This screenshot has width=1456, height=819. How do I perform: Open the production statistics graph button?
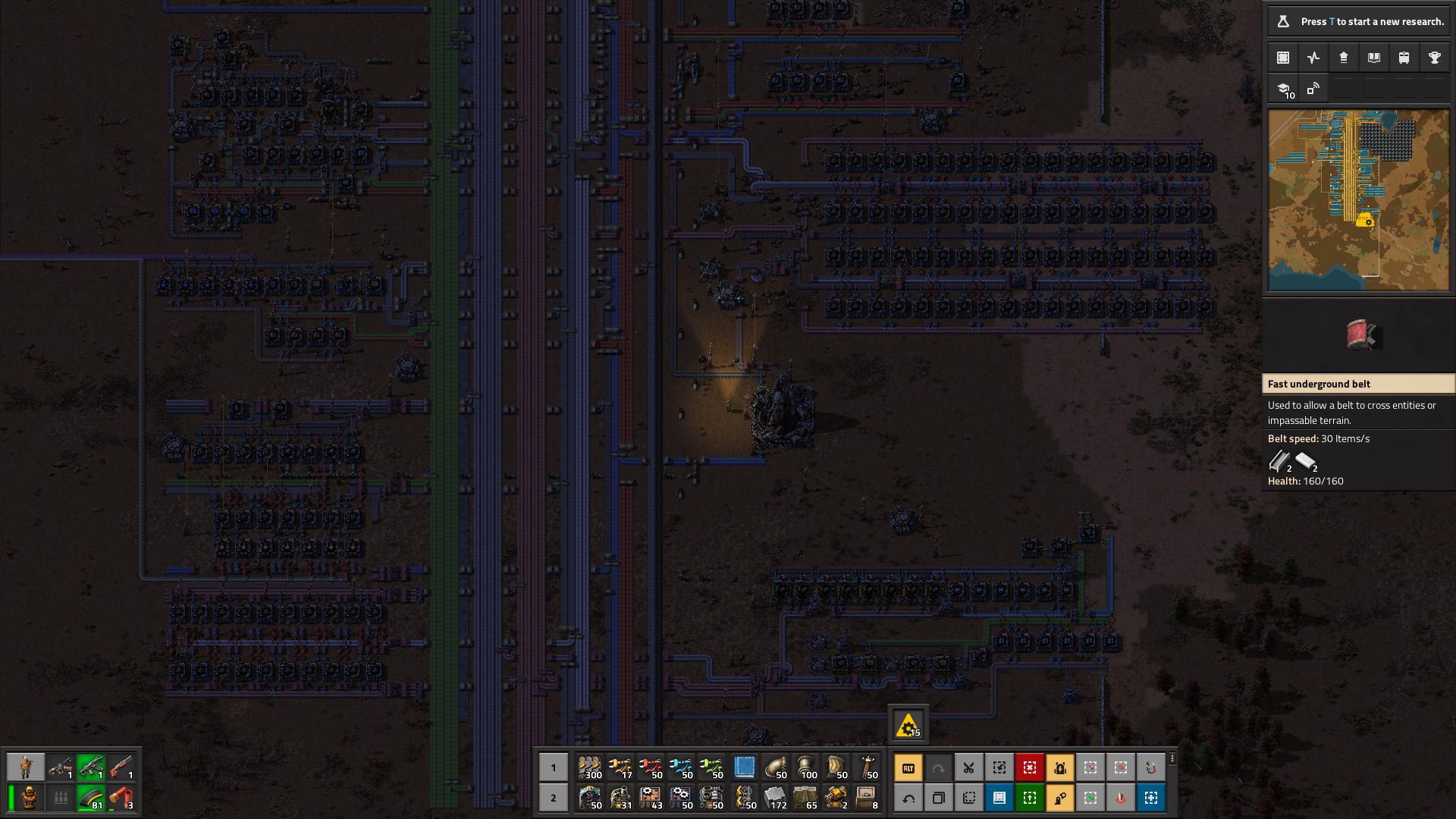[x=1313, y=58]
